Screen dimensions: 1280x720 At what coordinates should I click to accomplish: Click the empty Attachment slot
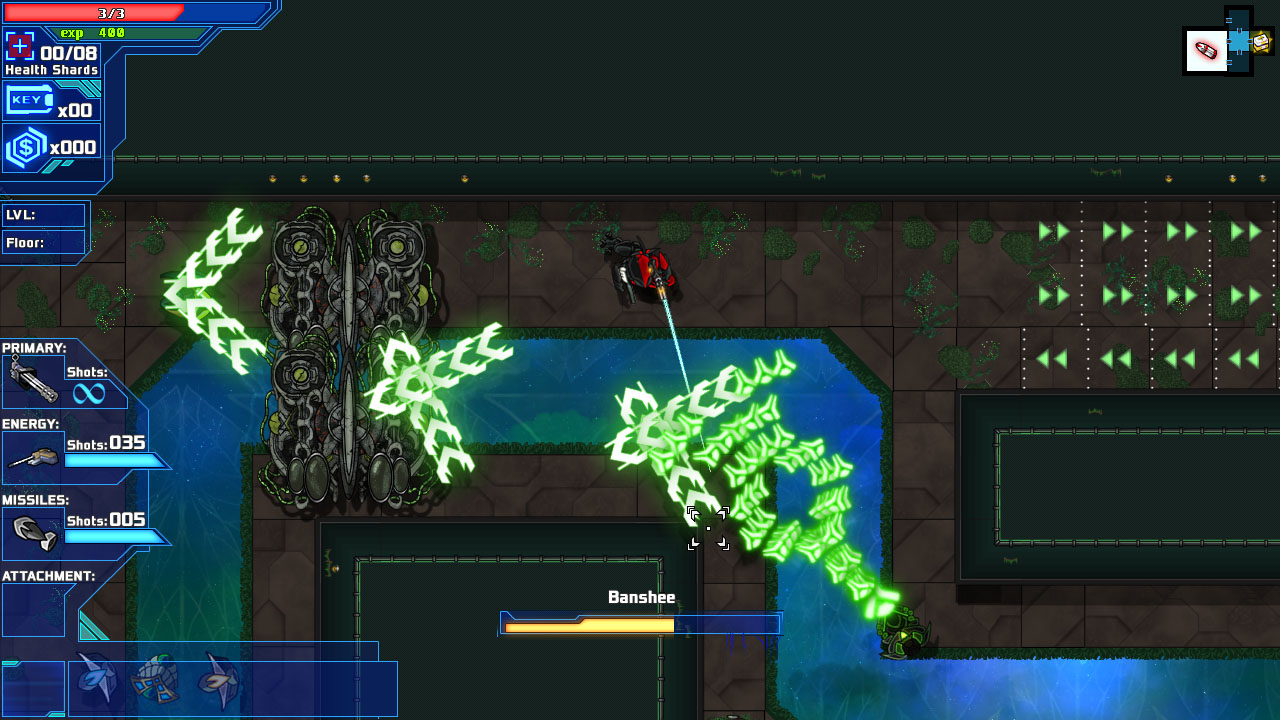point(33,608)
